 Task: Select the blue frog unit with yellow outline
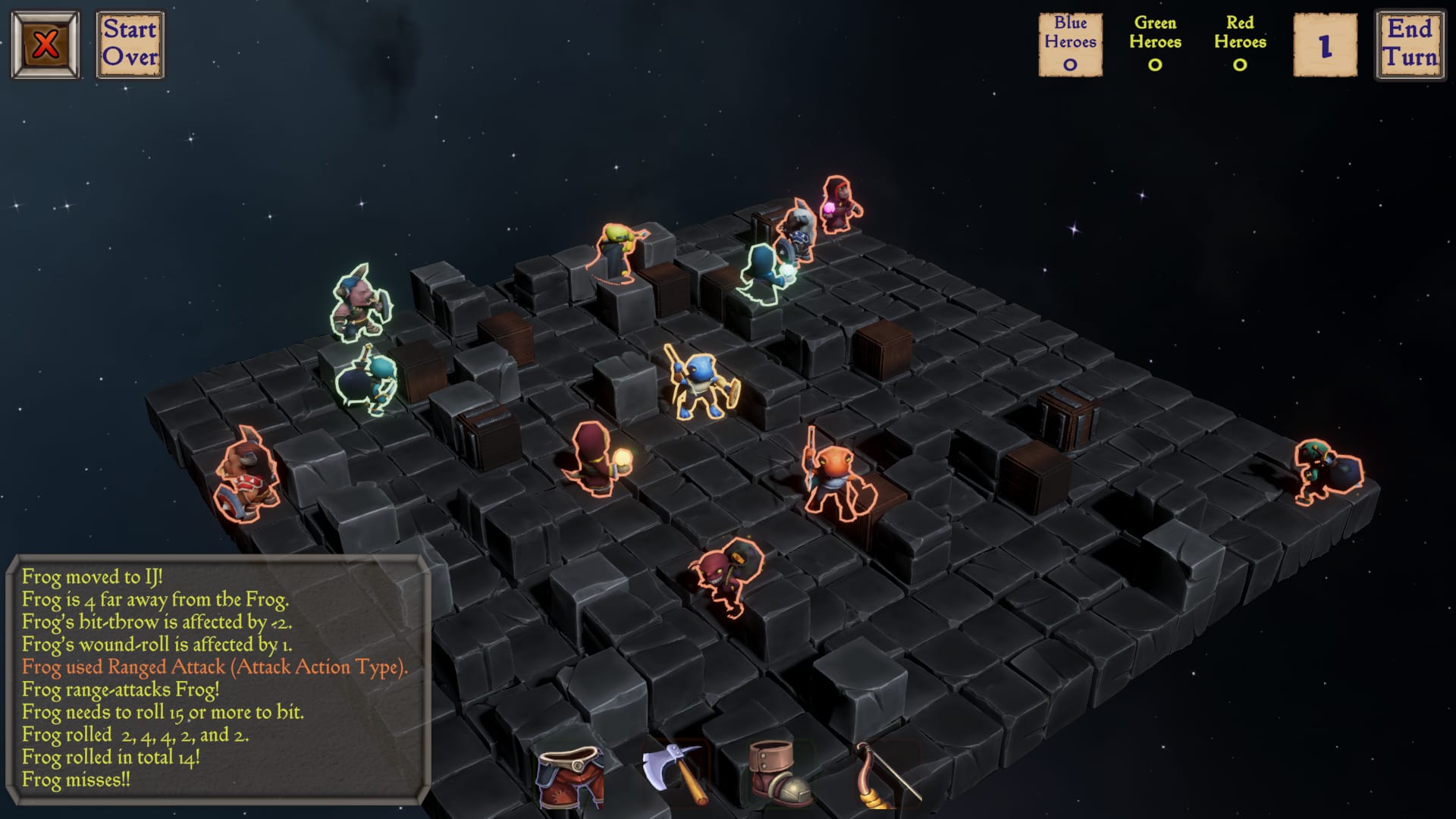[700, 383]
